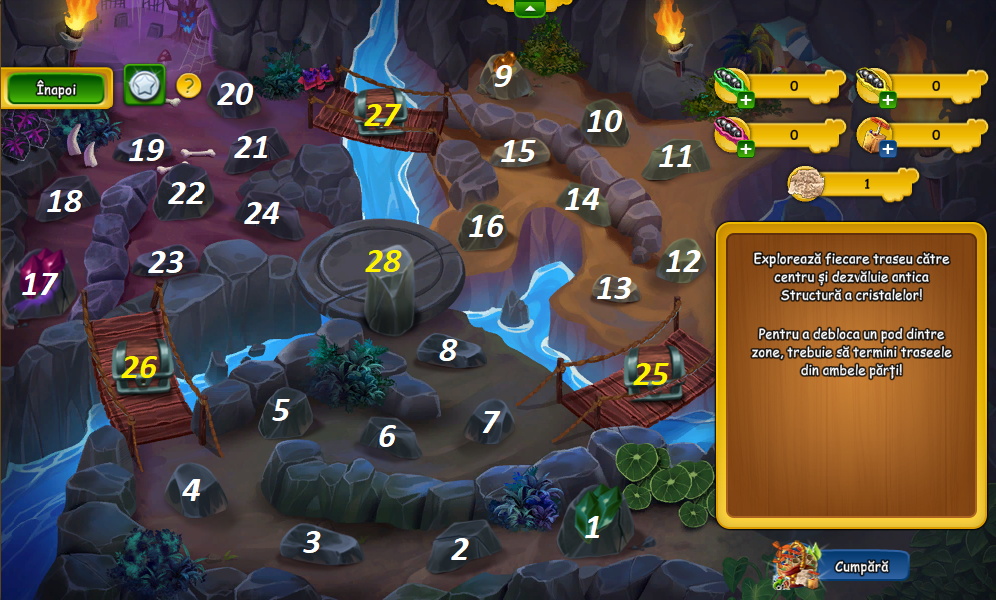Add dynamite detonators with blue plus button
The height and width of the screenshot is (600, 996).
click(888, 149)
